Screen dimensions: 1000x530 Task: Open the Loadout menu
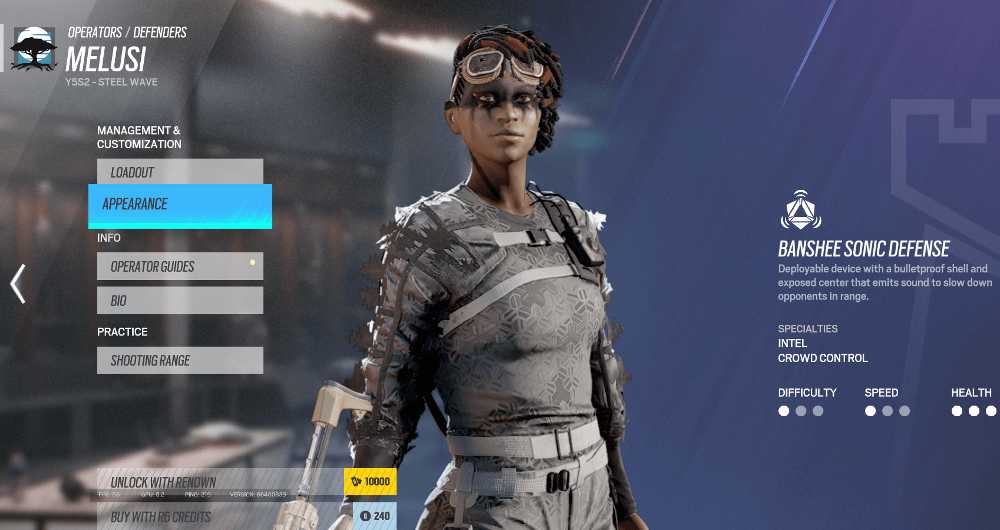[x=180, y=172]
